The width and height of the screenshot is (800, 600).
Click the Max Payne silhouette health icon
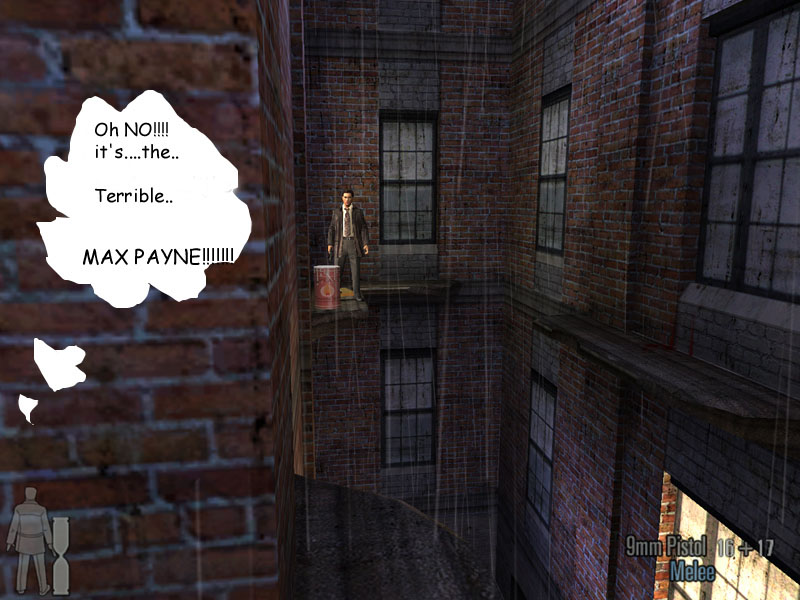28,540
